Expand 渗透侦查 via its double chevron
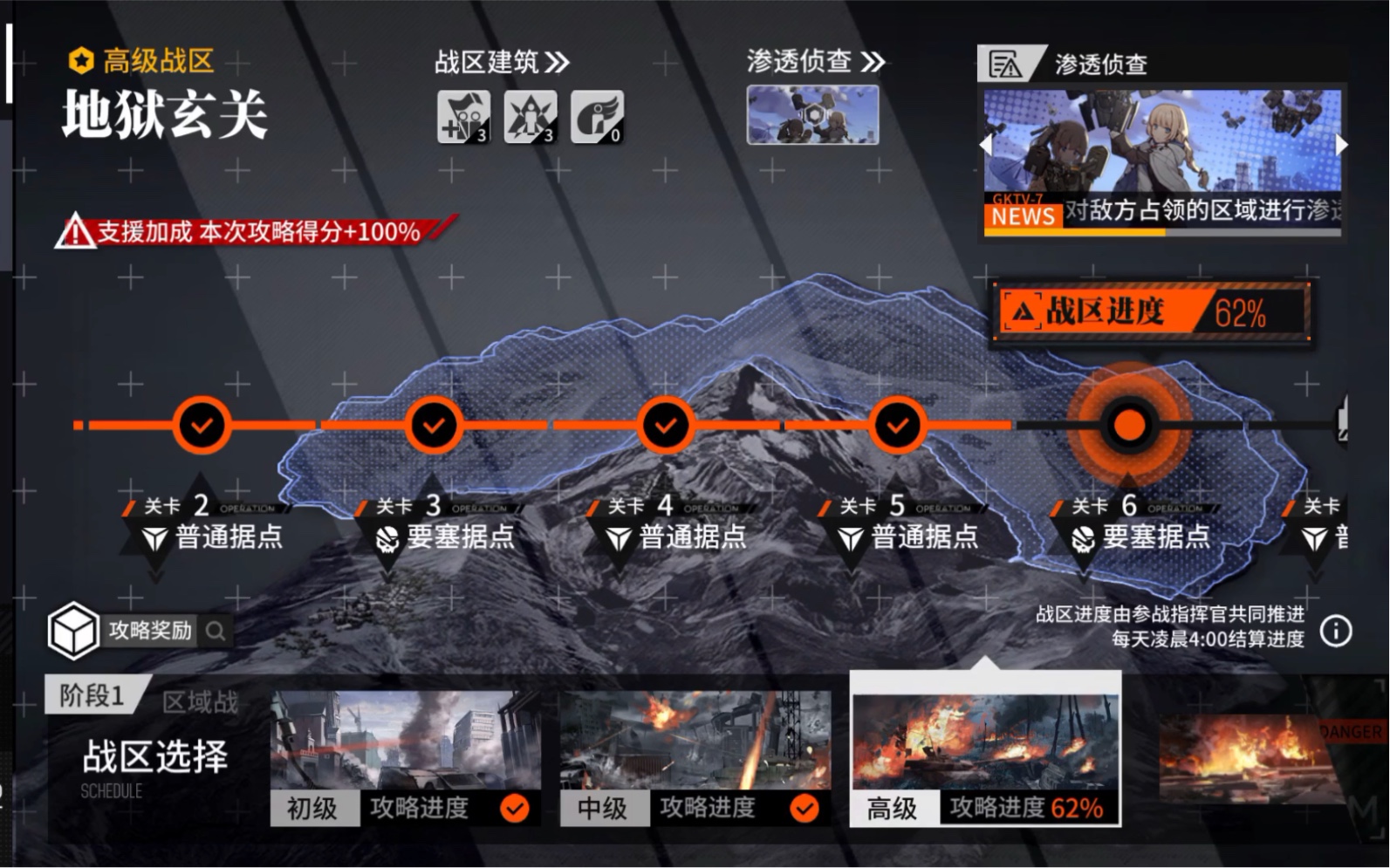 (x=873, y=61)
